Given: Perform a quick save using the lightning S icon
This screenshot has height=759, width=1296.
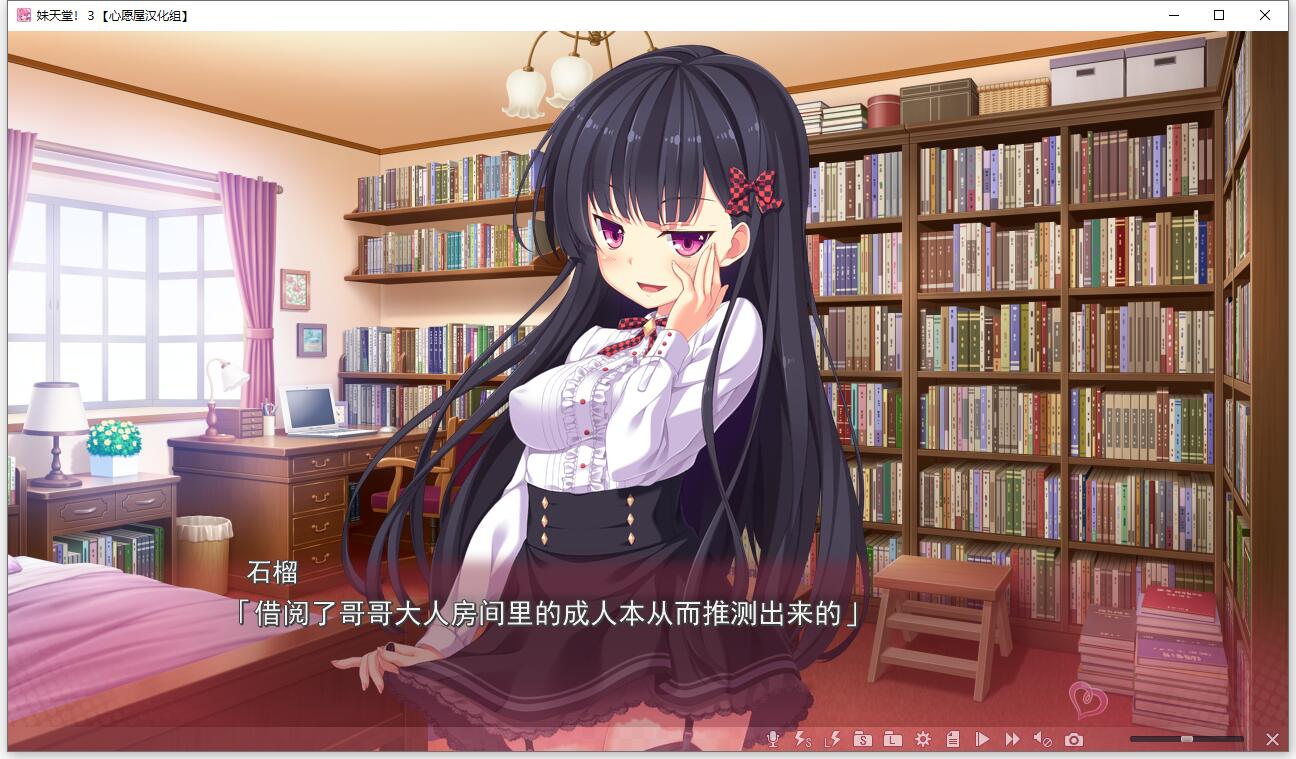Looking at the screenshot, I should [801, 740].
